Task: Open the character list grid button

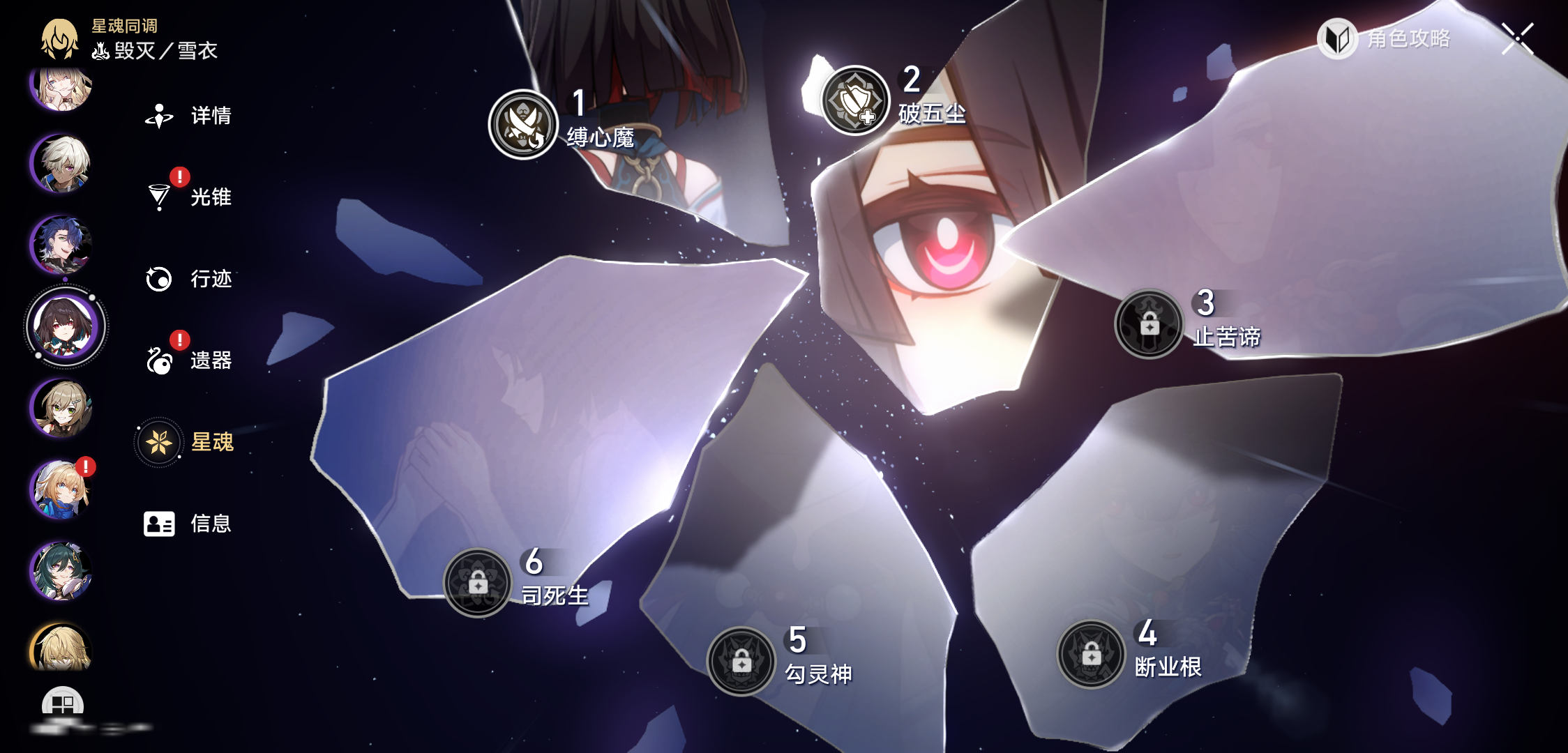Action: (x=63, y=703)
